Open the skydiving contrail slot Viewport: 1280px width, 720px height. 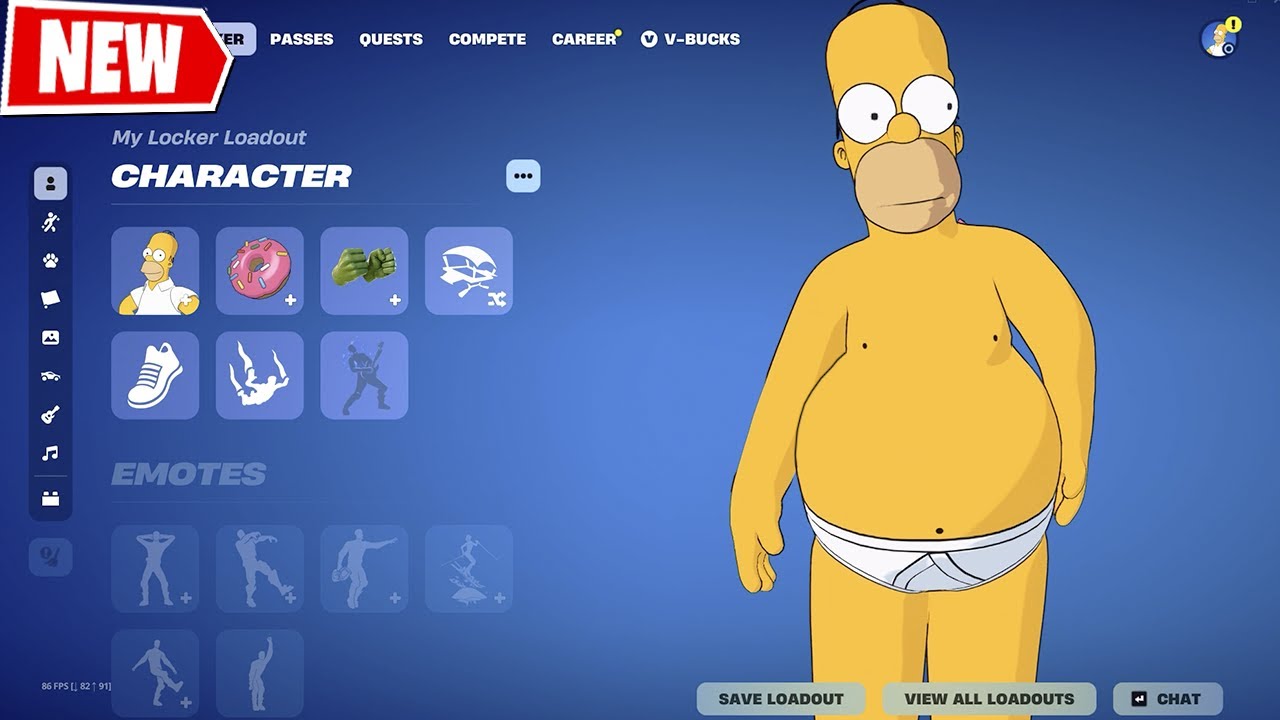pyautogui.click(x=260, y=375)
